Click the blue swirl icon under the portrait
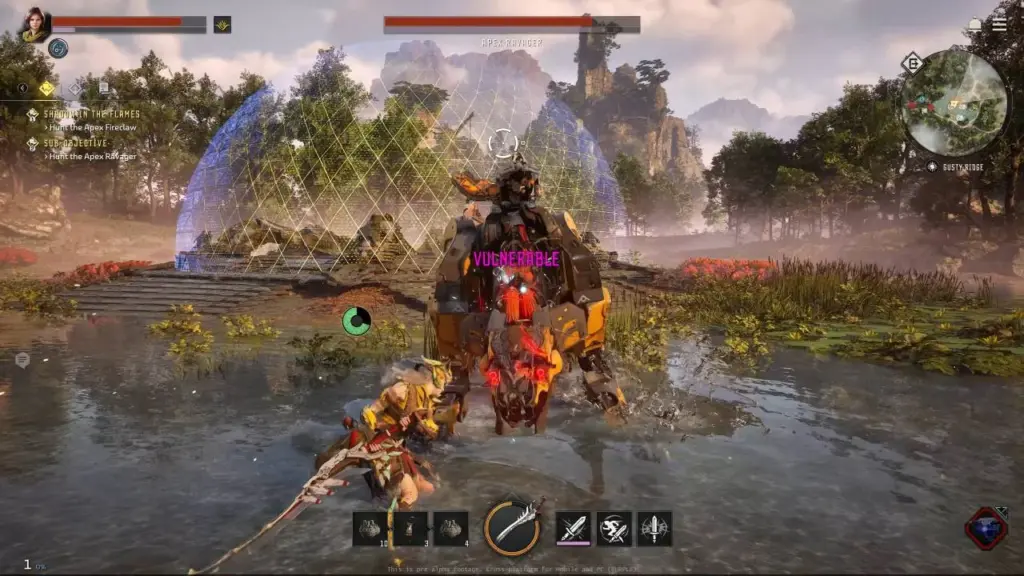Viewport: 1024px width, 576px height. (x=58, y=48)
